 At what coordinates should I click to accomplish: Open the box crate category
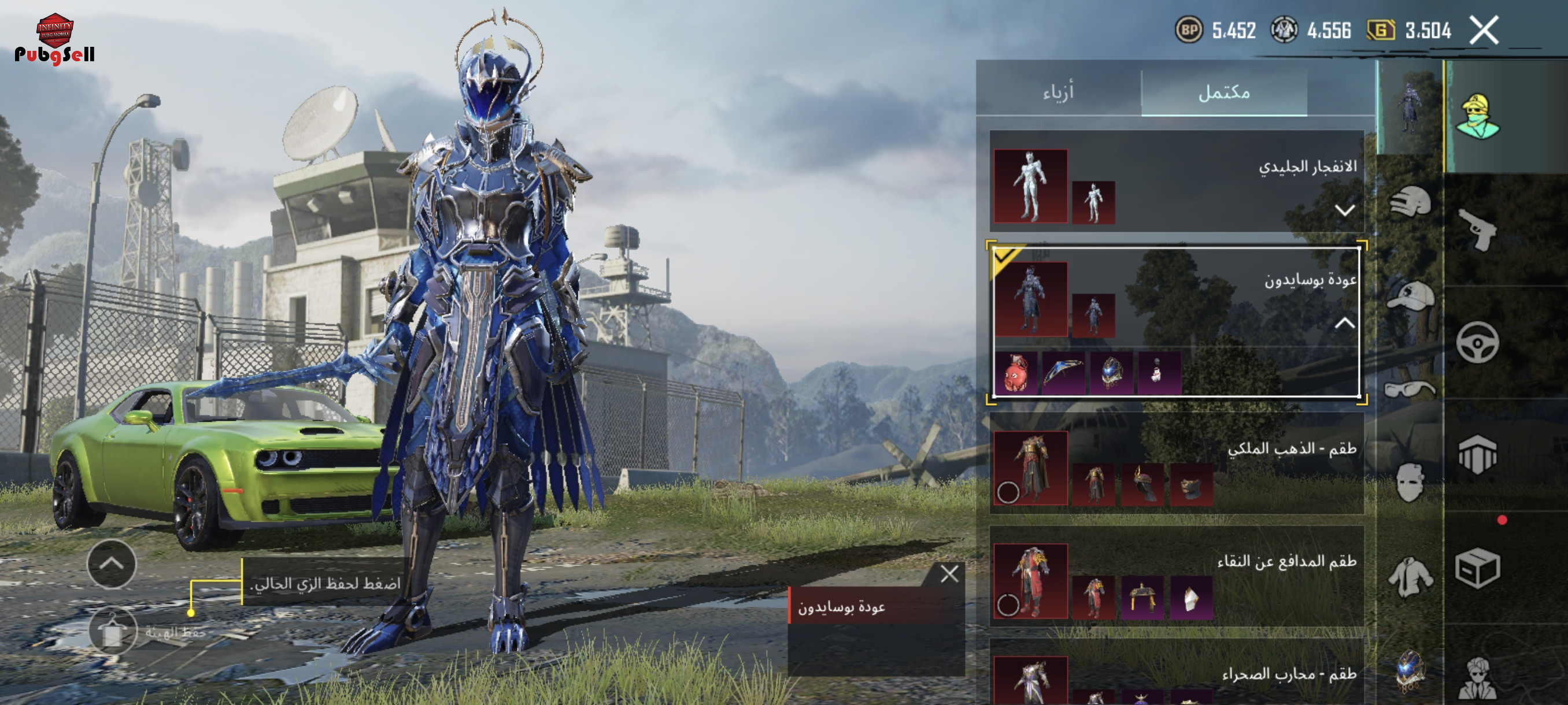click(x=1478, y=569)
